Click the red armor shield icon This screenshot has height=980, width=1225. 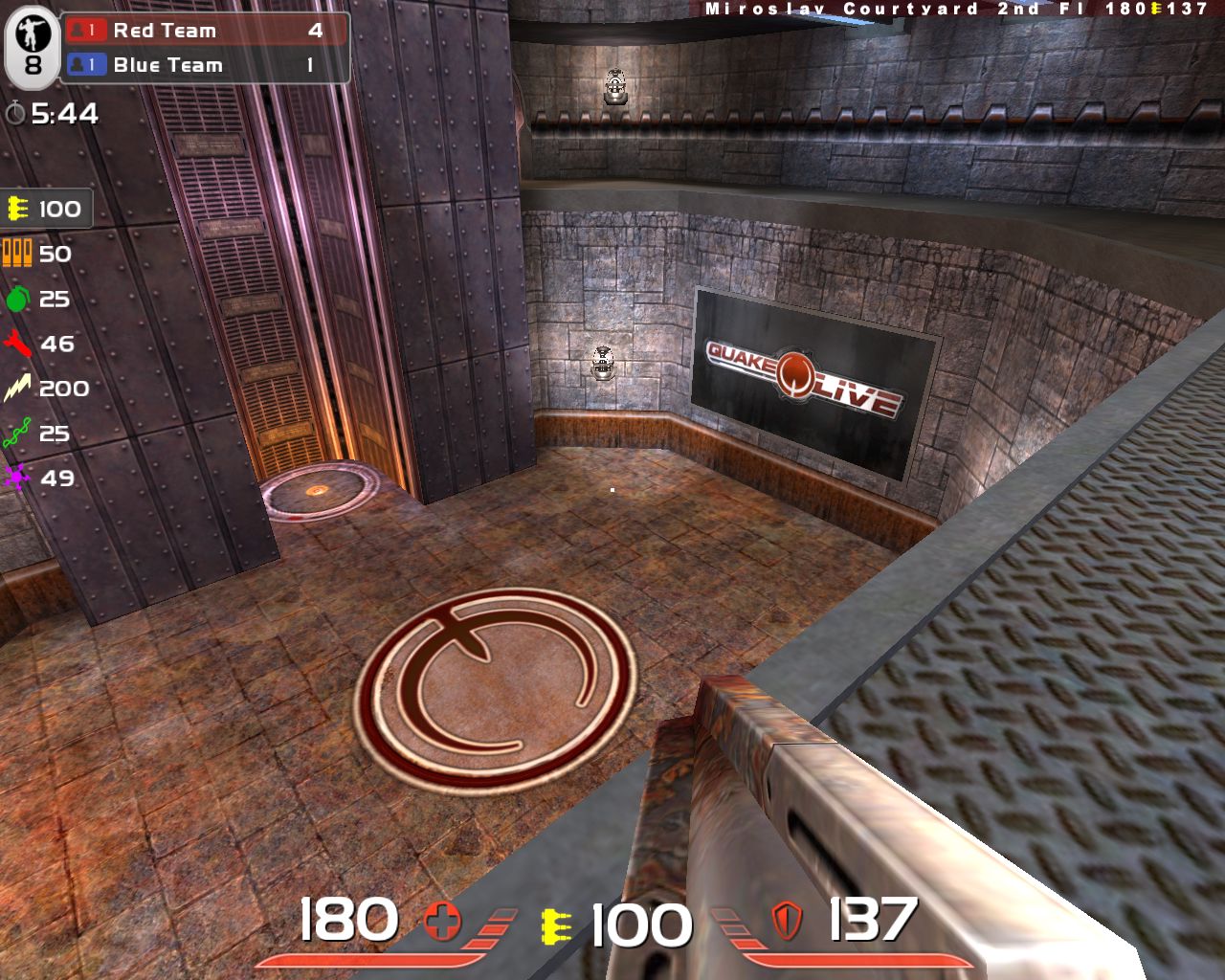coord(787,922)
